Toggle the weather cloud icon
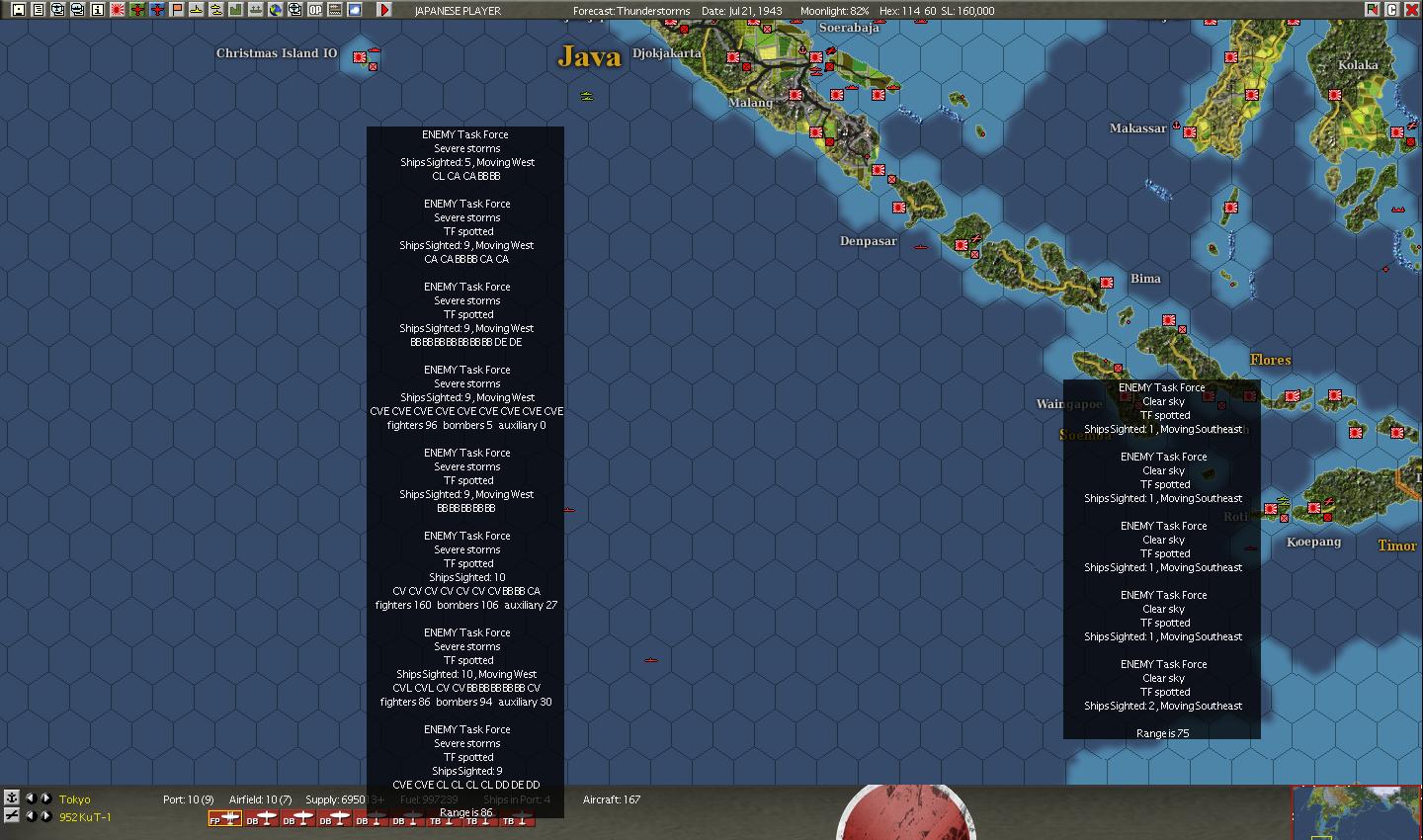Screen dimensions: 1423x840 click(354, 9)
